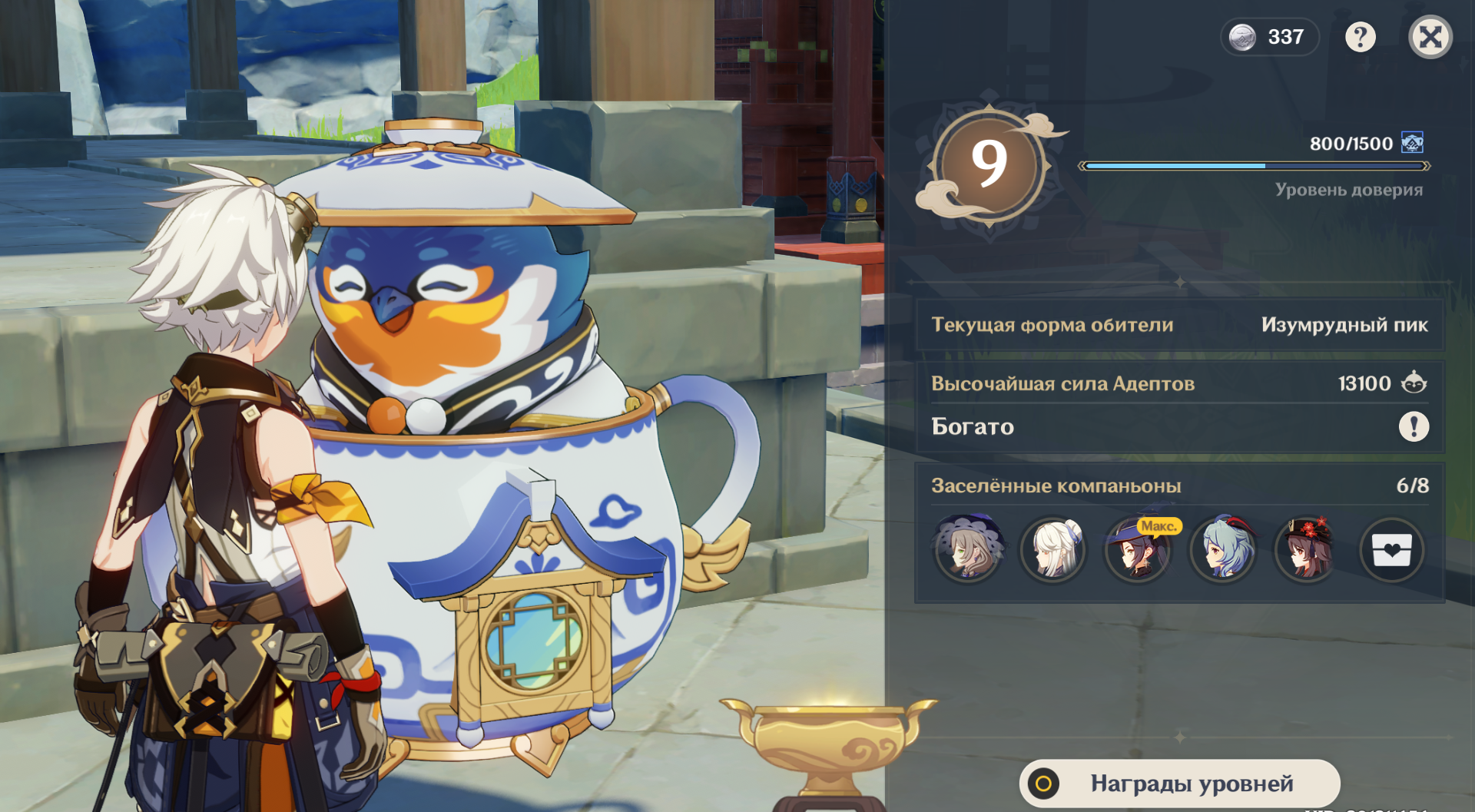The width and height of the screenshot is (1475, 812).
Task: Click the exclamation info icon beside Богато
Action: point(1414,426)
